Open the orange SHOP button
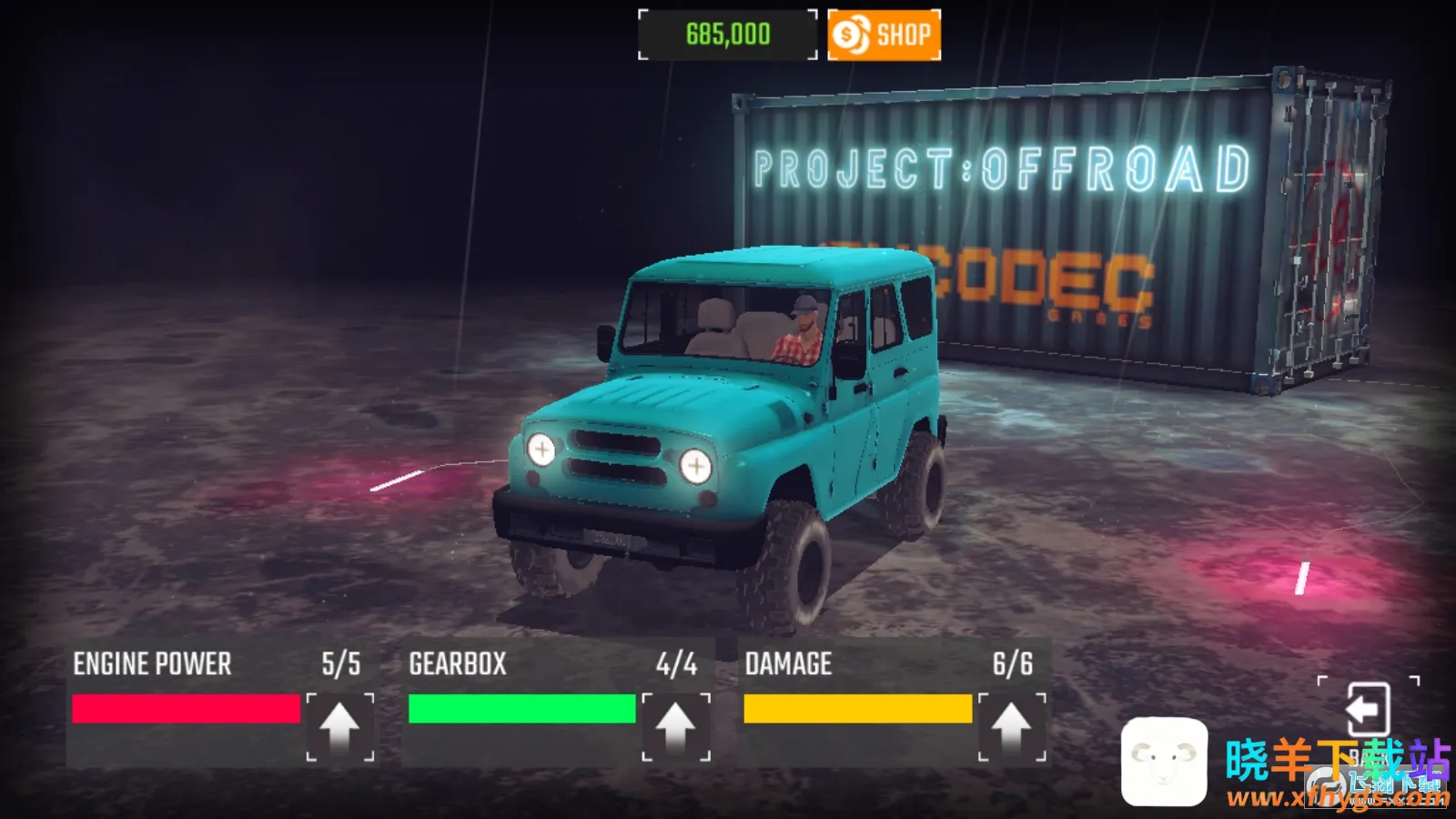This screenshot has height=819, width=1456. click(x=884, y=35)
